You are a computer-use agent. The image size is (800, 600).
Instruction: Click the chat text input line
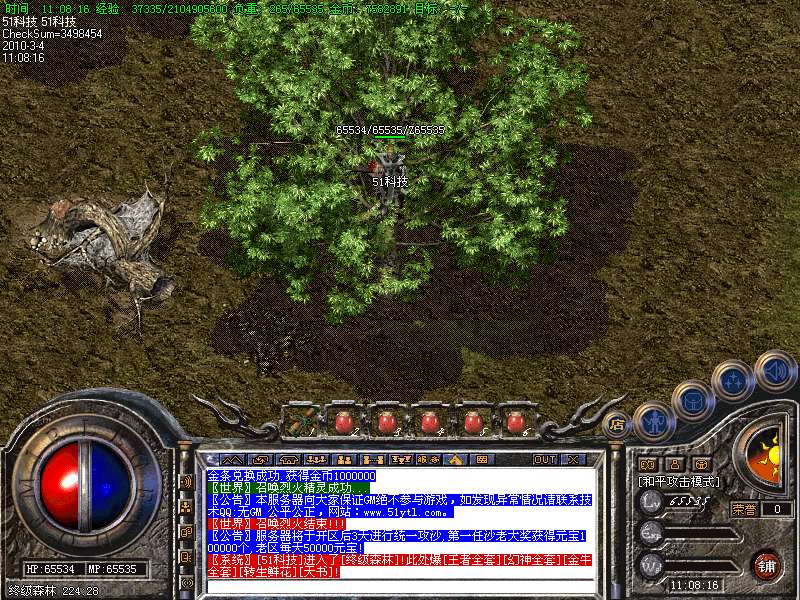click(x=400, y=588)
